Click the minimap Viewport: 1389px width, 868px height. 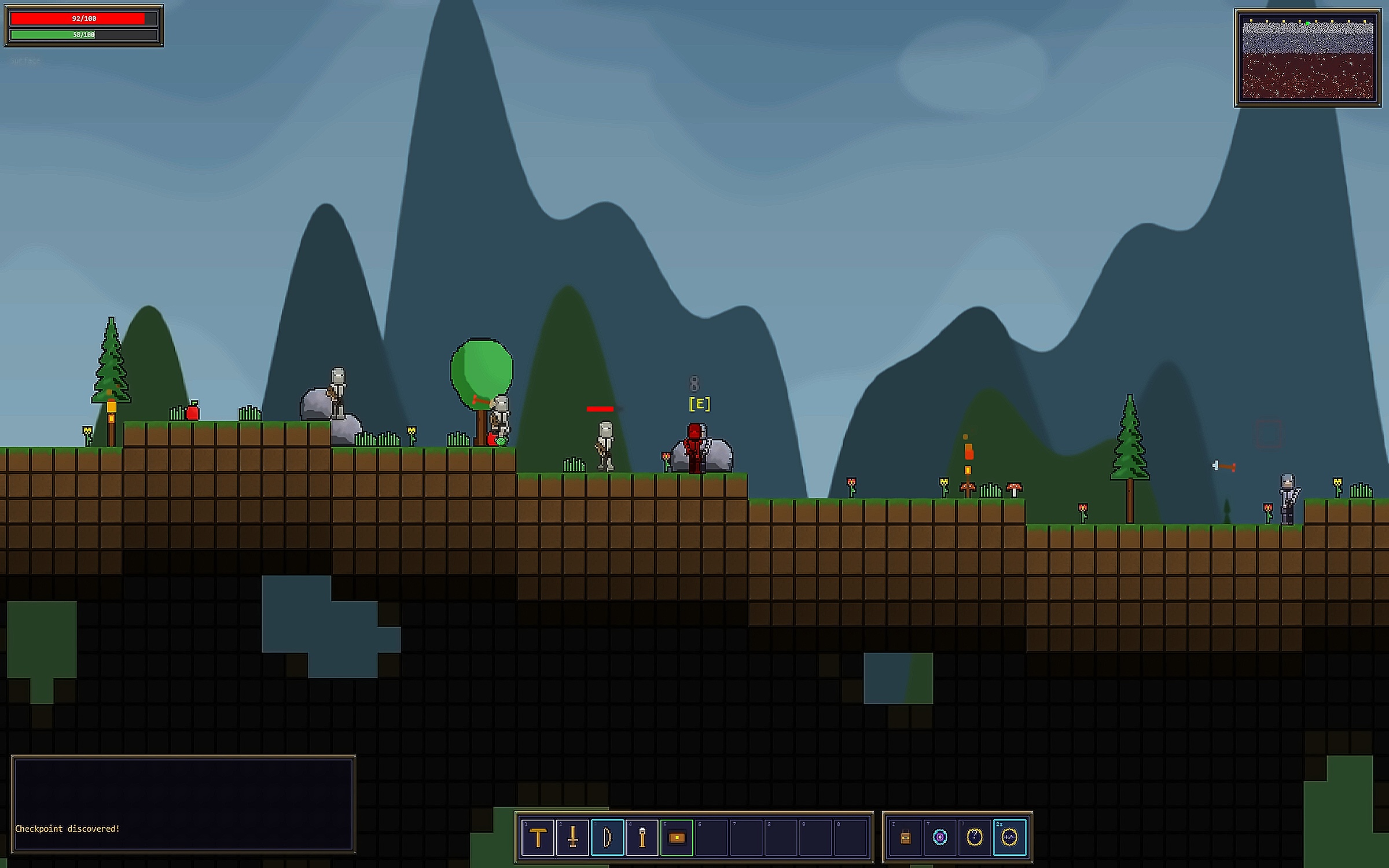pyautogui.click(x=1308, y=58)
